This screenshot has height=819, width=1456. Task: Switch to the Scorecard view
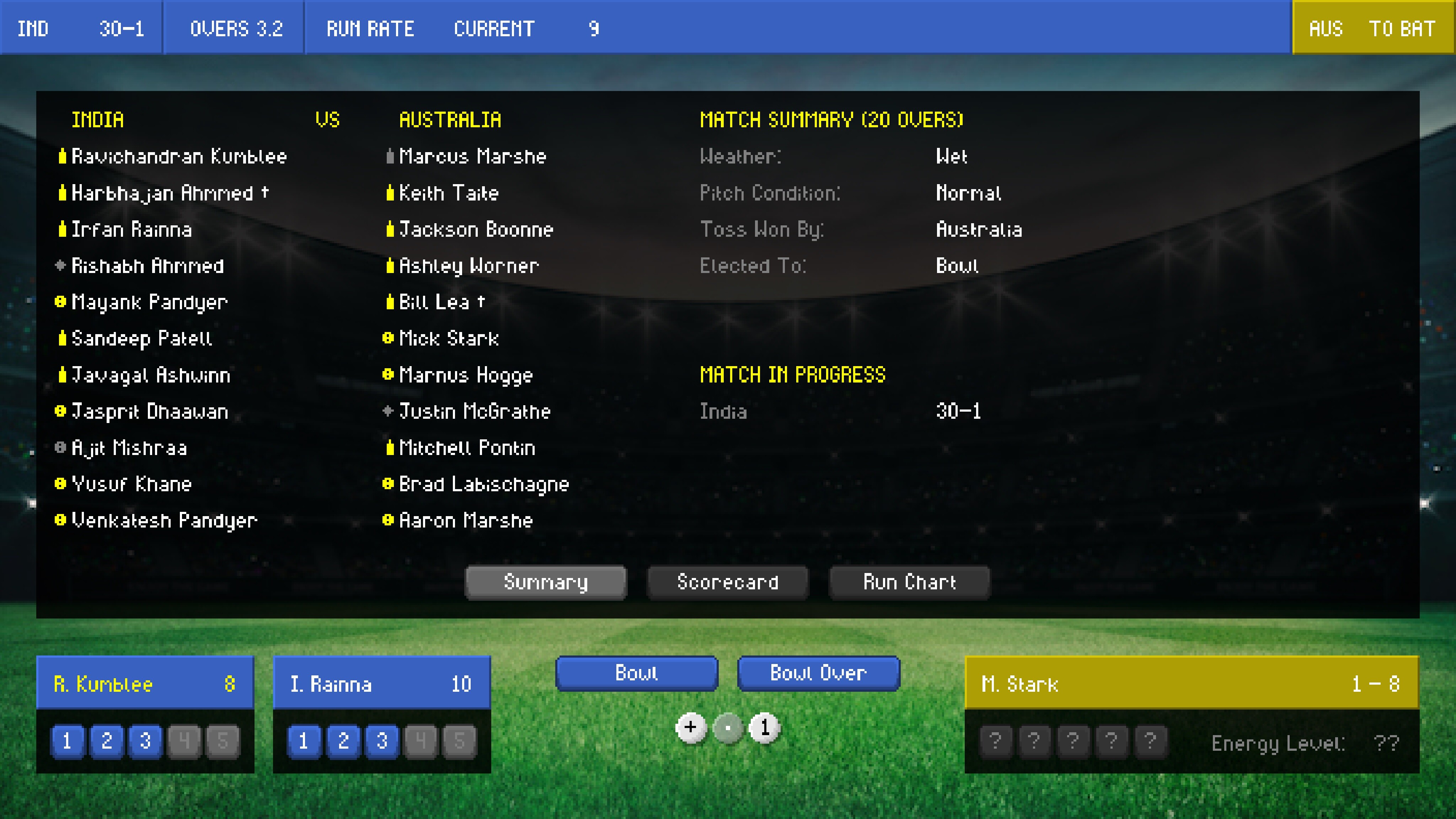728,582
